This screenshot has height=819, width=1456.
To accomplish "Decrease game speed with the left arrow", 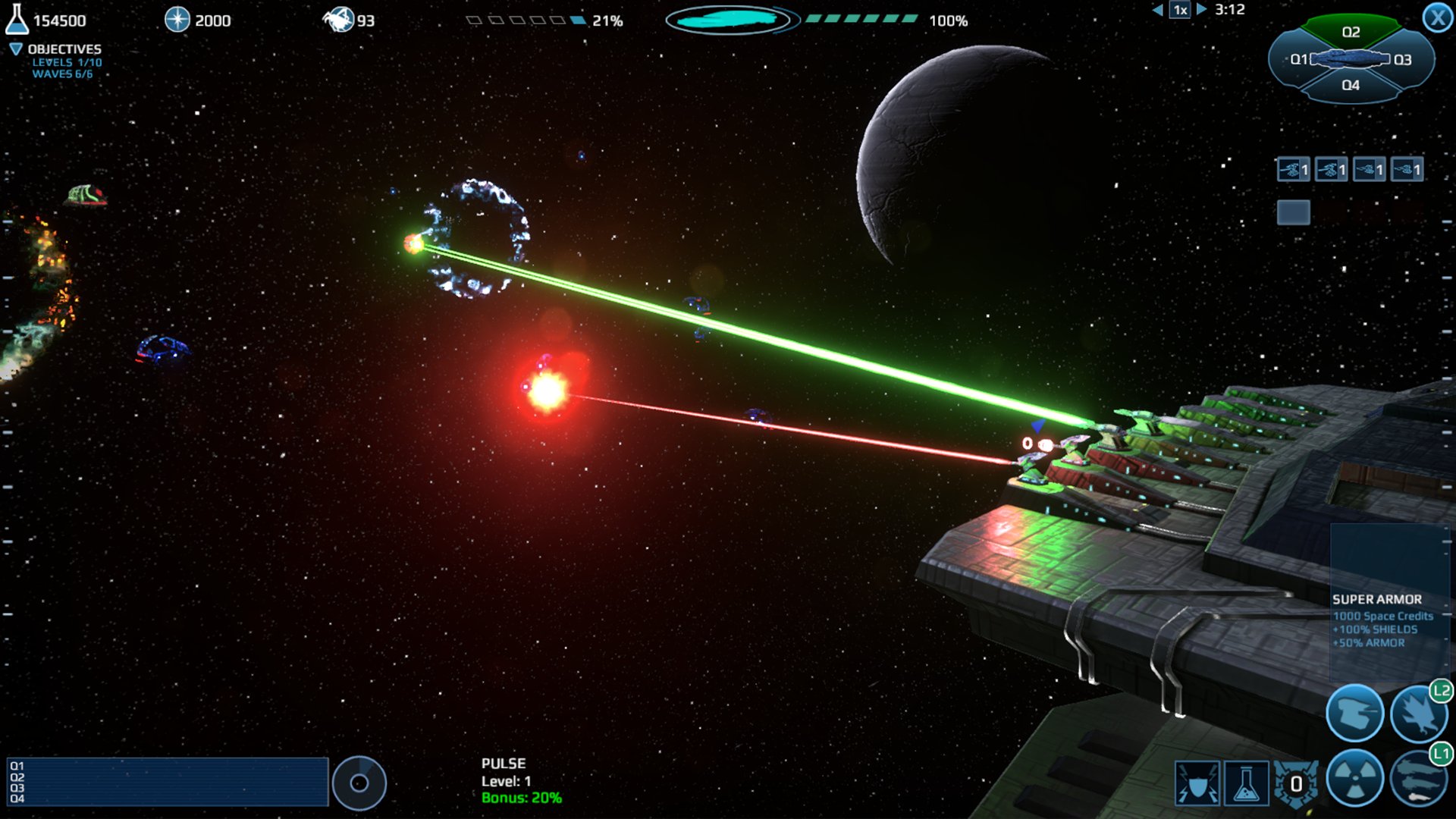I will tap(1157, 10).
